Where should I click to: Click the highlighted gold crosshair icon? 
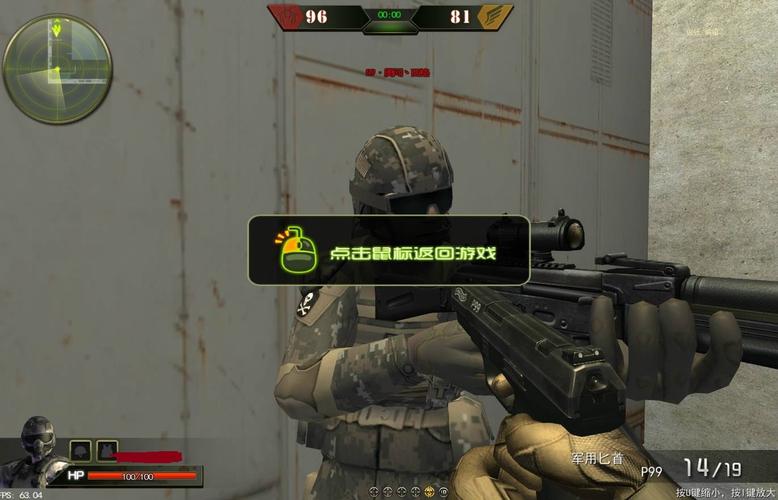pos(427,492)
